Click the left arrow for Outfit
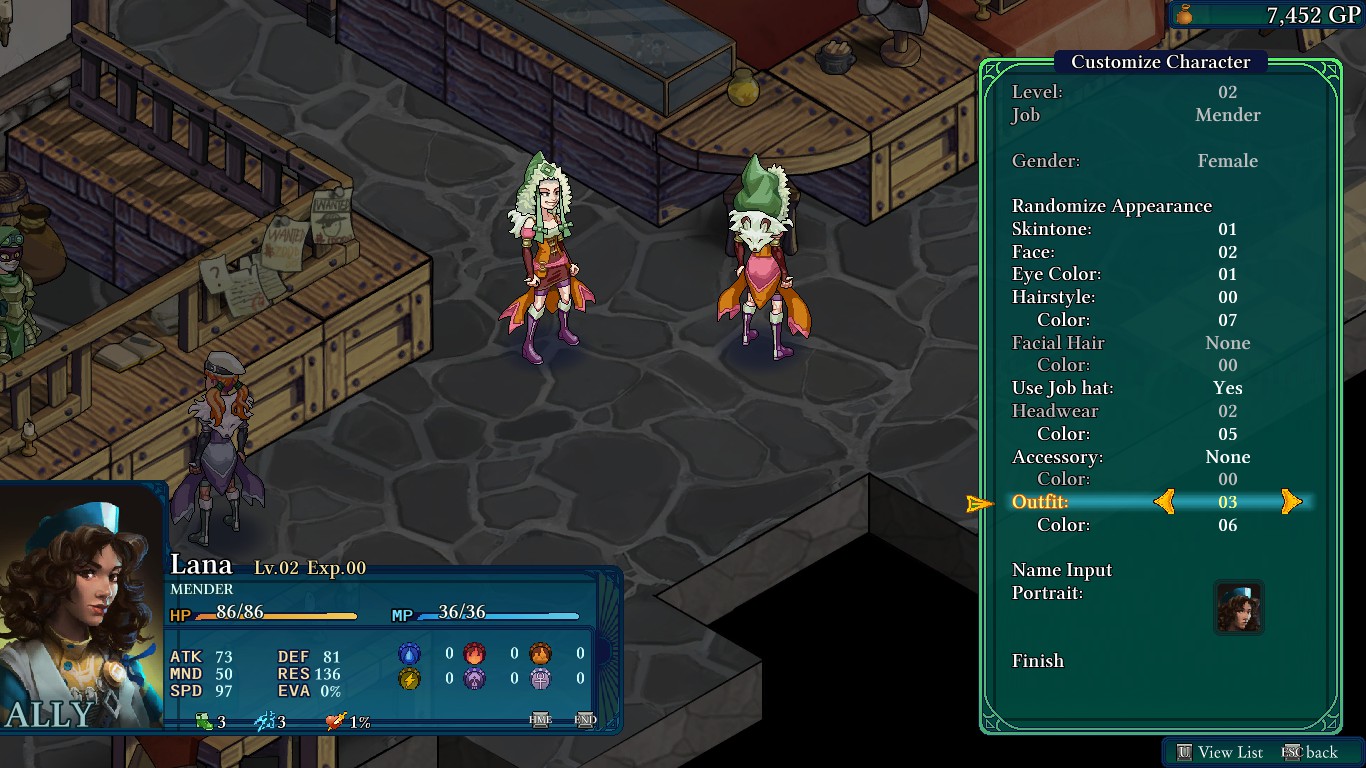Viewport: 1366px width, 768px height. click(1164, 502)
